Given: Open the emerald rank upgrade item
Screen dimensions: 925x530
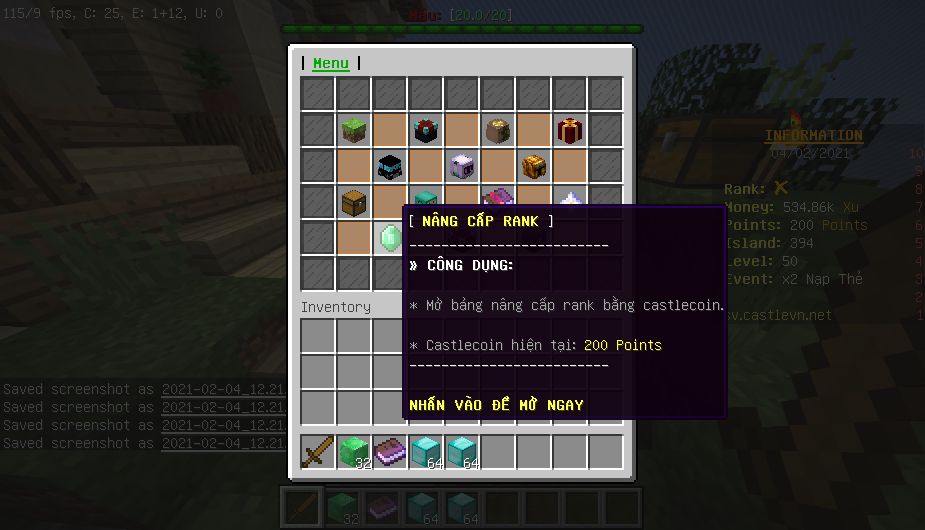Looking at the screenshot, I should 389,237.
